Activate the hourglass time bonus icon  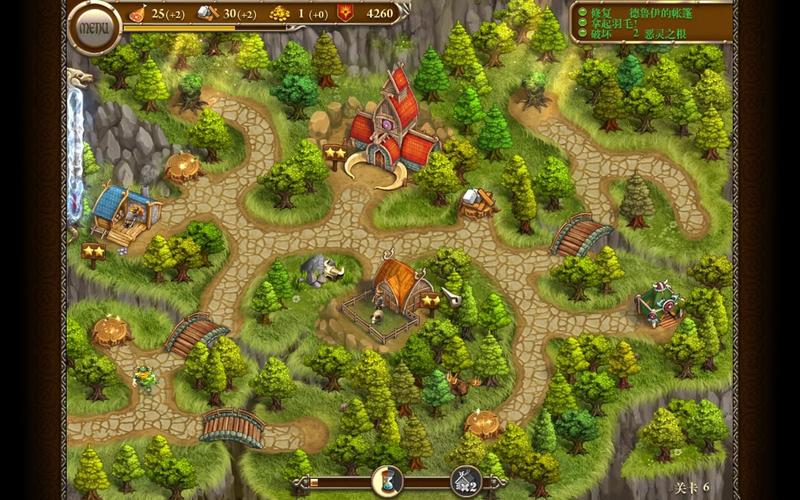click(x=386, y=481)
